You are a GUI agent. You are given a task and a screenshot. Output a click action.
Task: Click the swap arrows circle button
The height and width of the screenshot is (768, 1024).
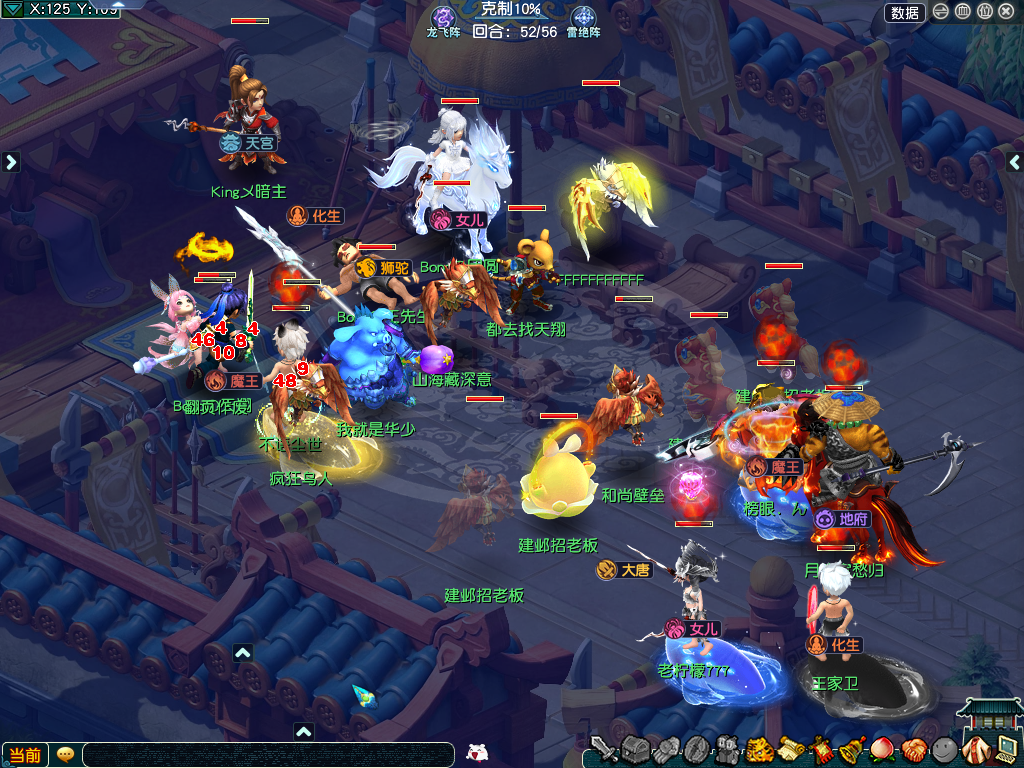pos(941,12)
